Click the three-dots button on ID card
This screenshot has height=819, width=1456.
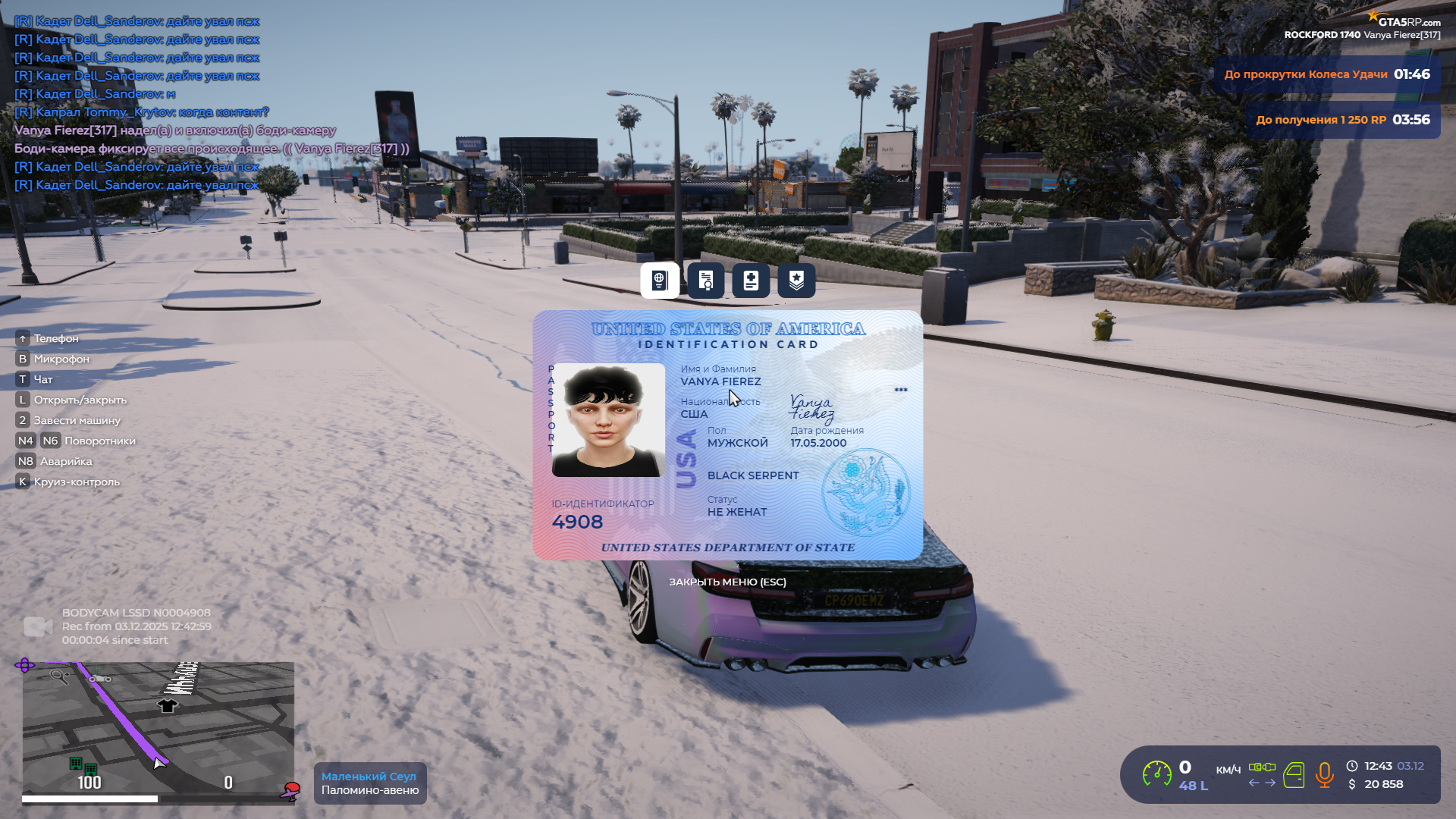901,390
